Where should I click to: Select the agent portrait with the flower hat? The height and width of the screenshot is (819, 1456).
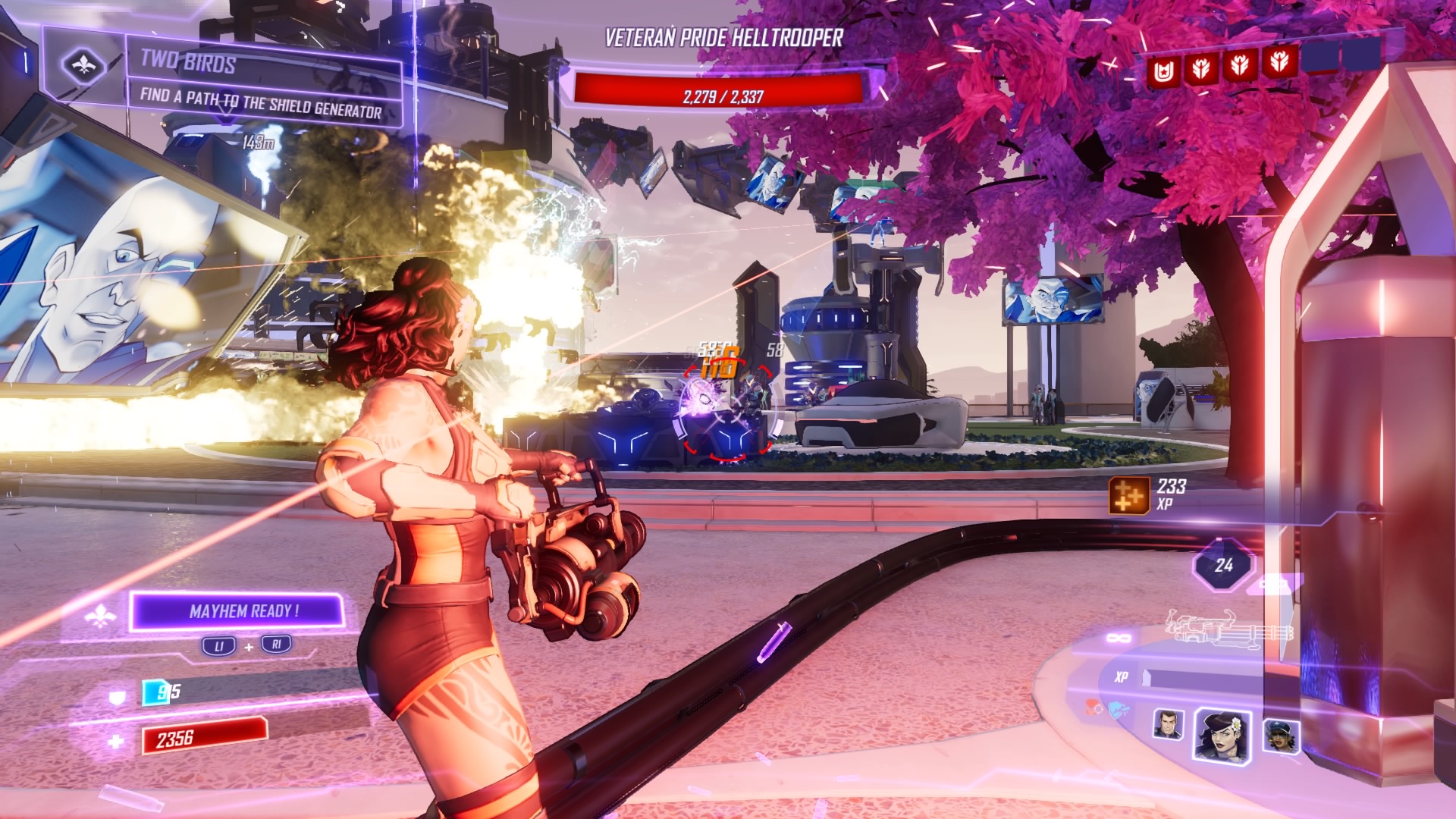(1222, 734)
